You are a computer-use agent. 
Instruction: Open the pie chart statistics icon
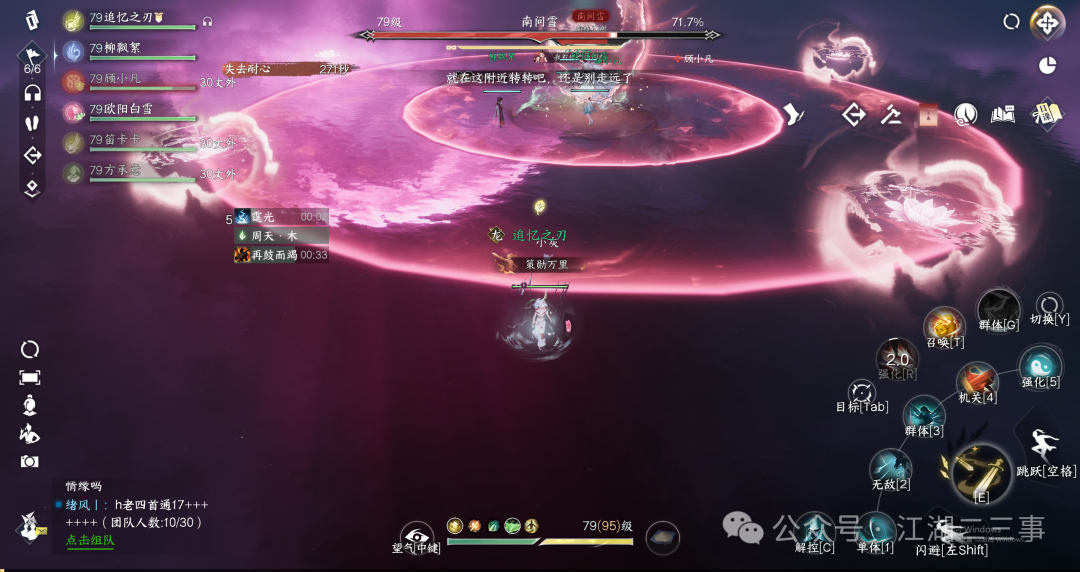[x=1047, y=65]
